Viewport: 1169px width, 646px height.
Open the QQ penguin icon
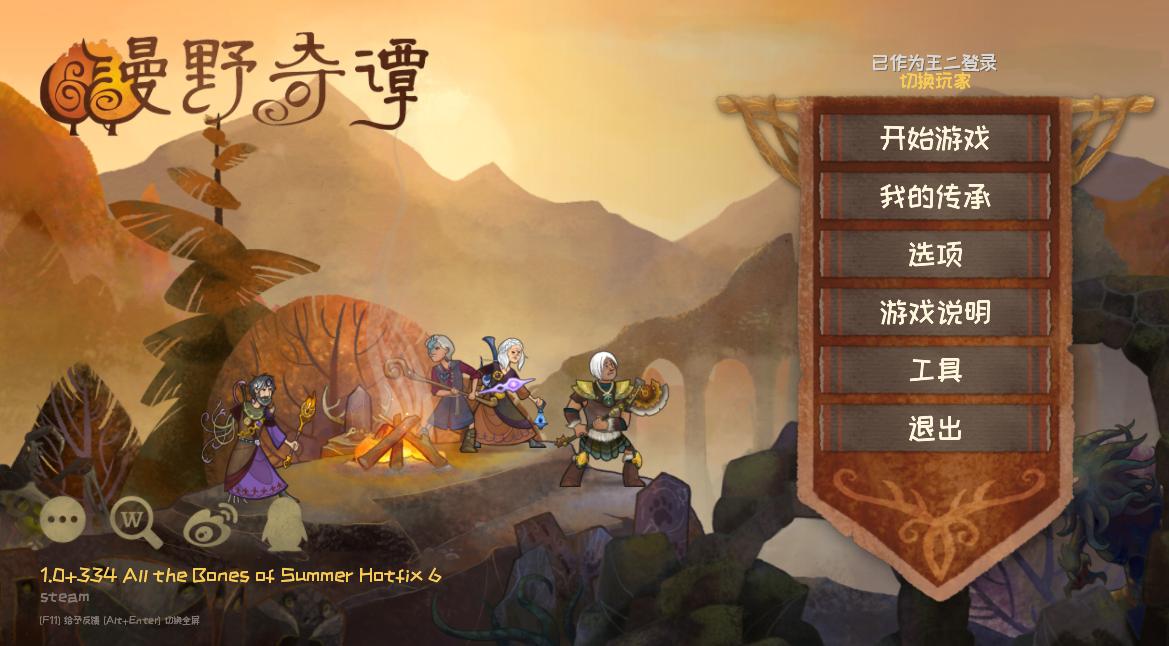pos(283,524)
